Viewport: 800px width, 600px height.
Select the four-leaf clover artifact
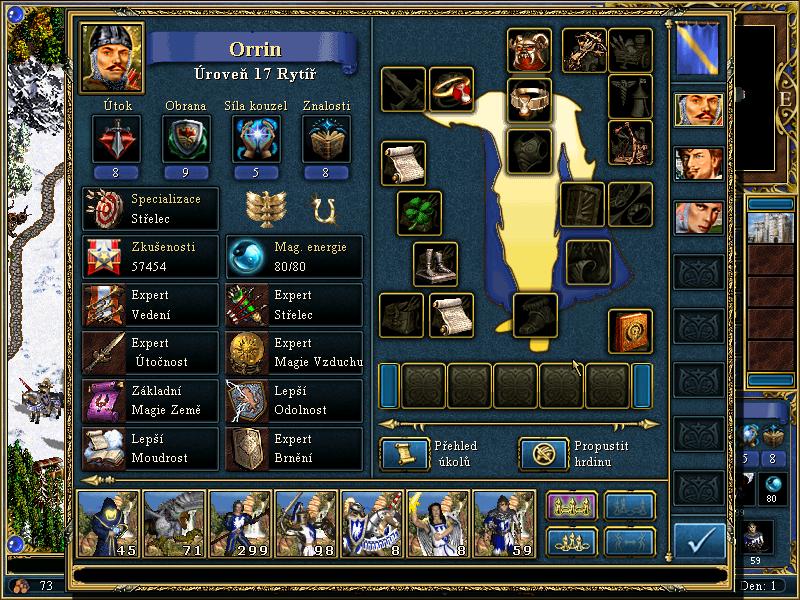pyautogui.click(x=419, y=212)
